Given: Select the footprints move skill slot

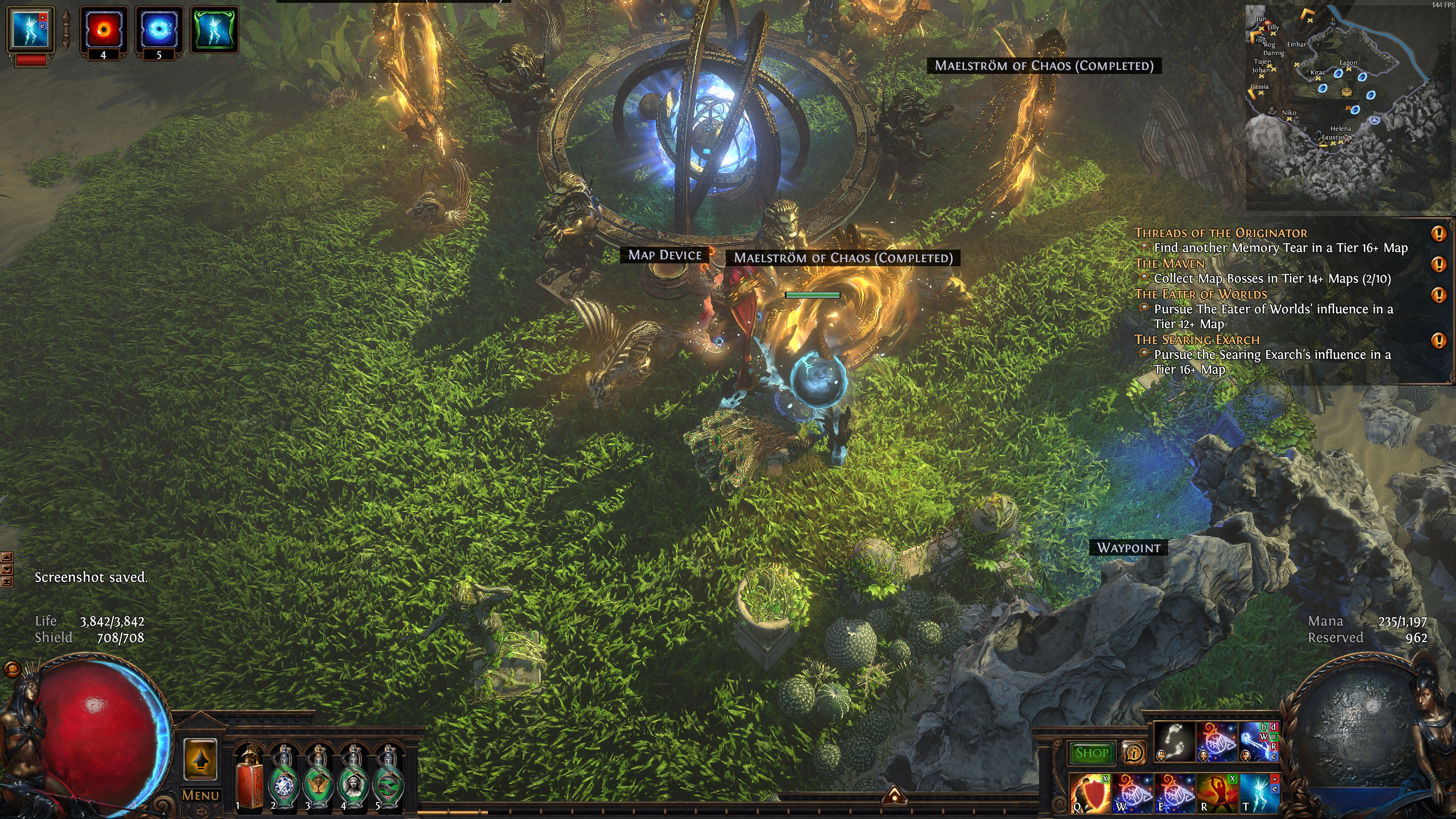Looking at the screenshot, I should click(x=1175, y=742).
